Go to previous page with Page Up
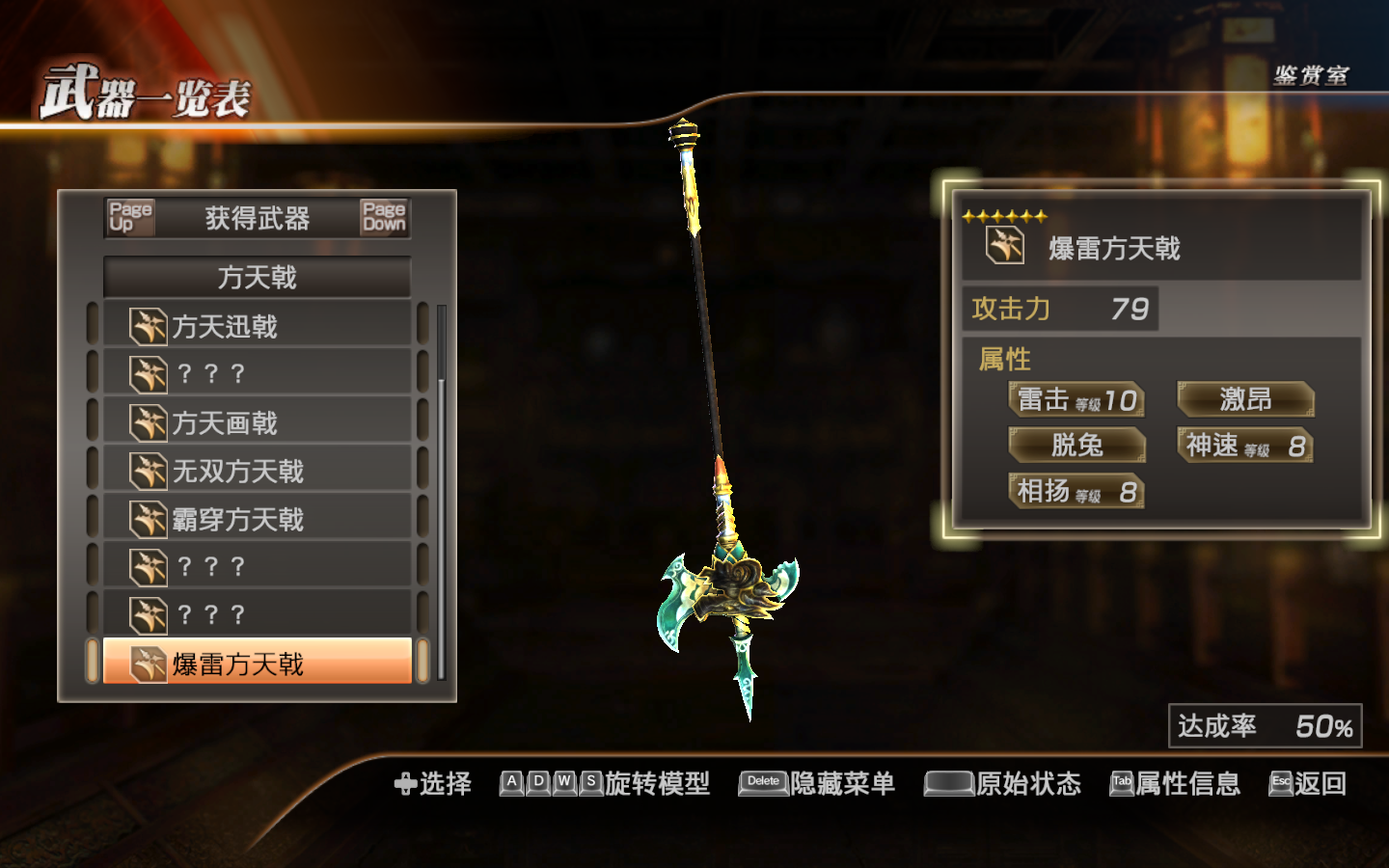Screen dimensions: 1389x868 (x=130, y=218)
